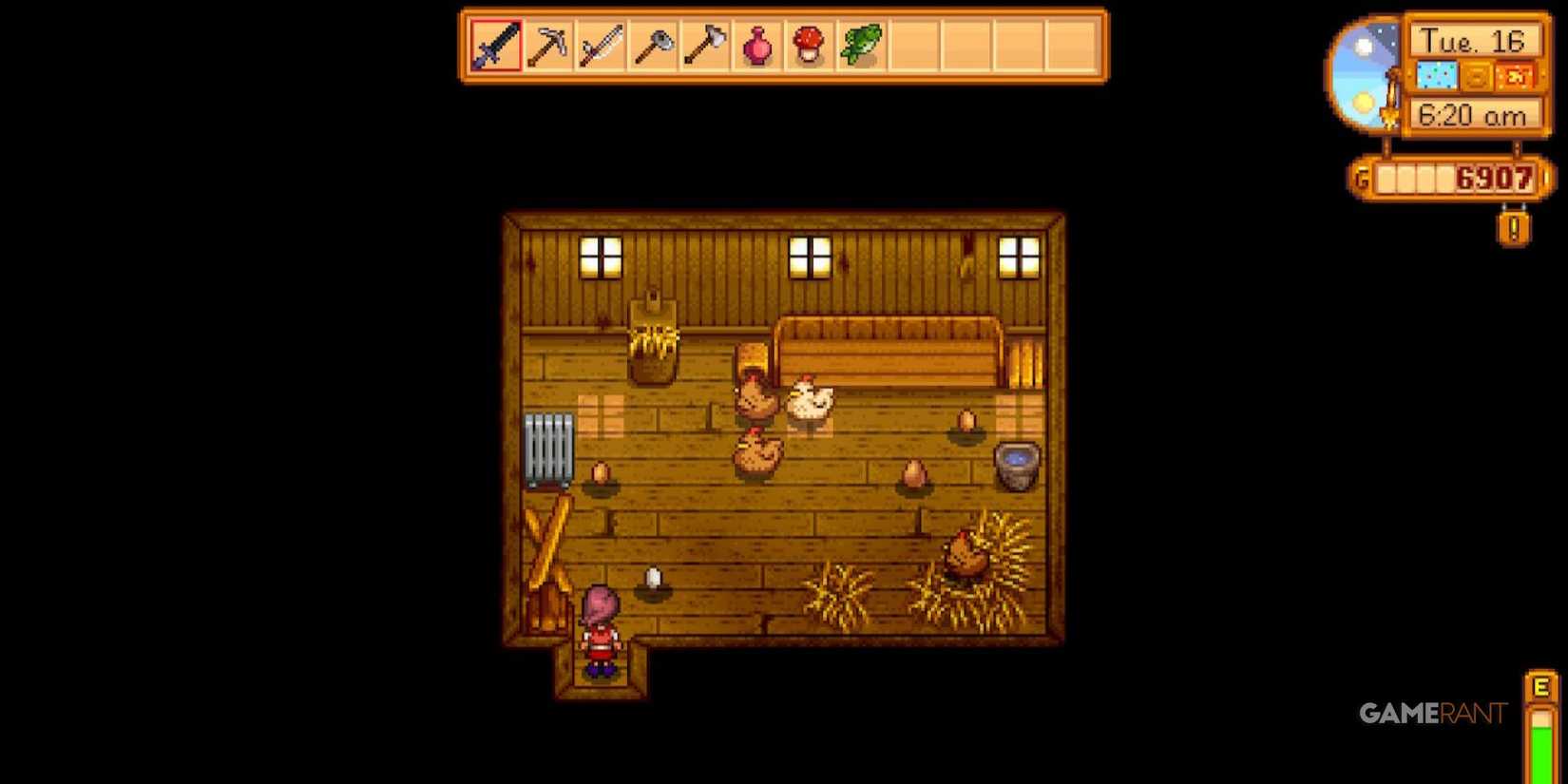Image resolution: width=1568 pixels, height=784 pixels.
Task: Select the sword in the first hotbar slot
Action: (x=496, y=44)
